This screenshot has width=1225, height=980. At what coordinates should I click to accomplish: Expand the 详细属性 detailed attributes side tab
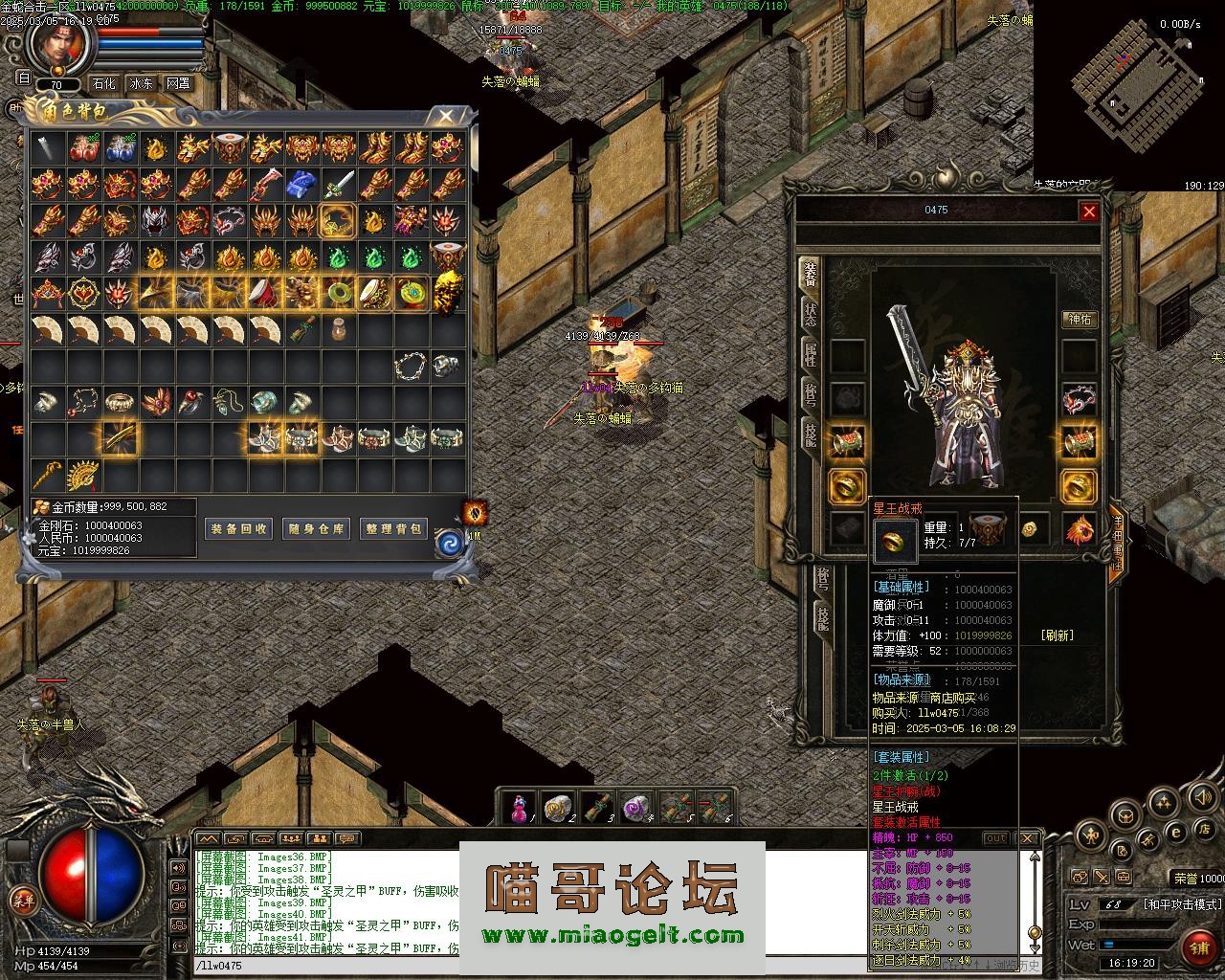(1116, 541)
